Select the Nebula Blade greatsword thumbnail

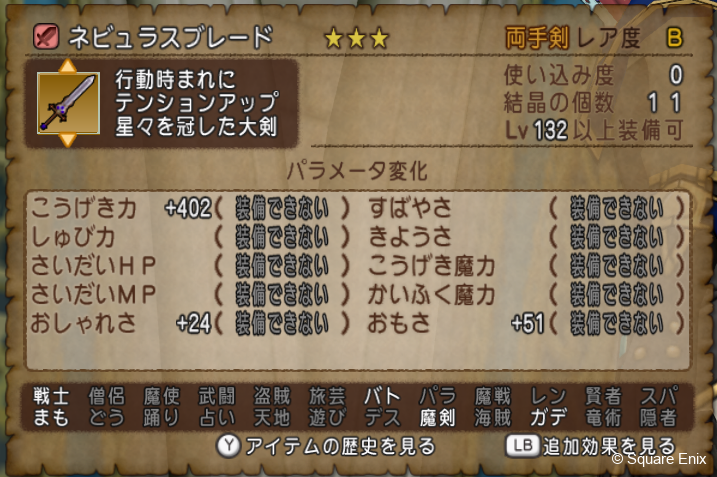pyautogui.click(x=68, y=103)
